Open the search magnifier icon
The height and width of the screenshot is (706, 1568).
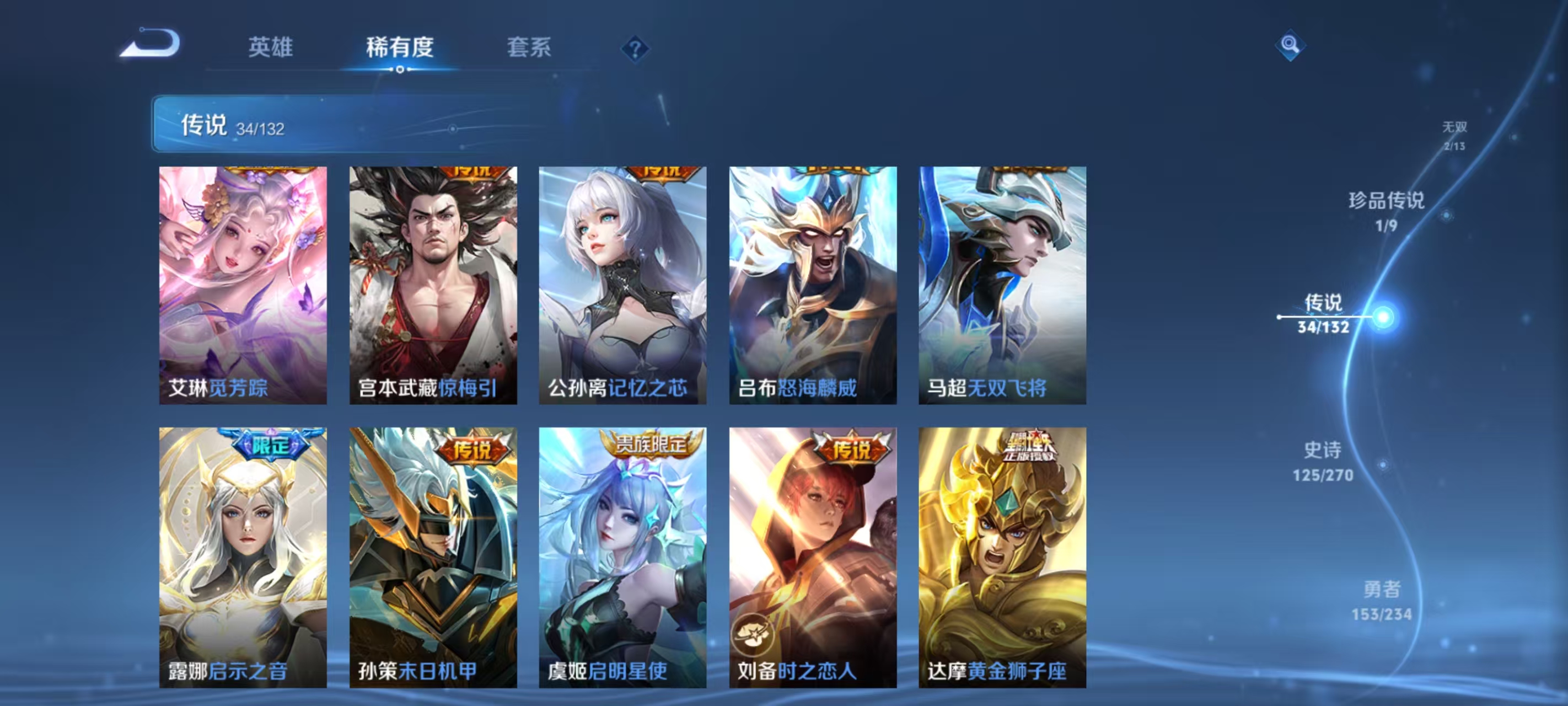click(1291, 46)
